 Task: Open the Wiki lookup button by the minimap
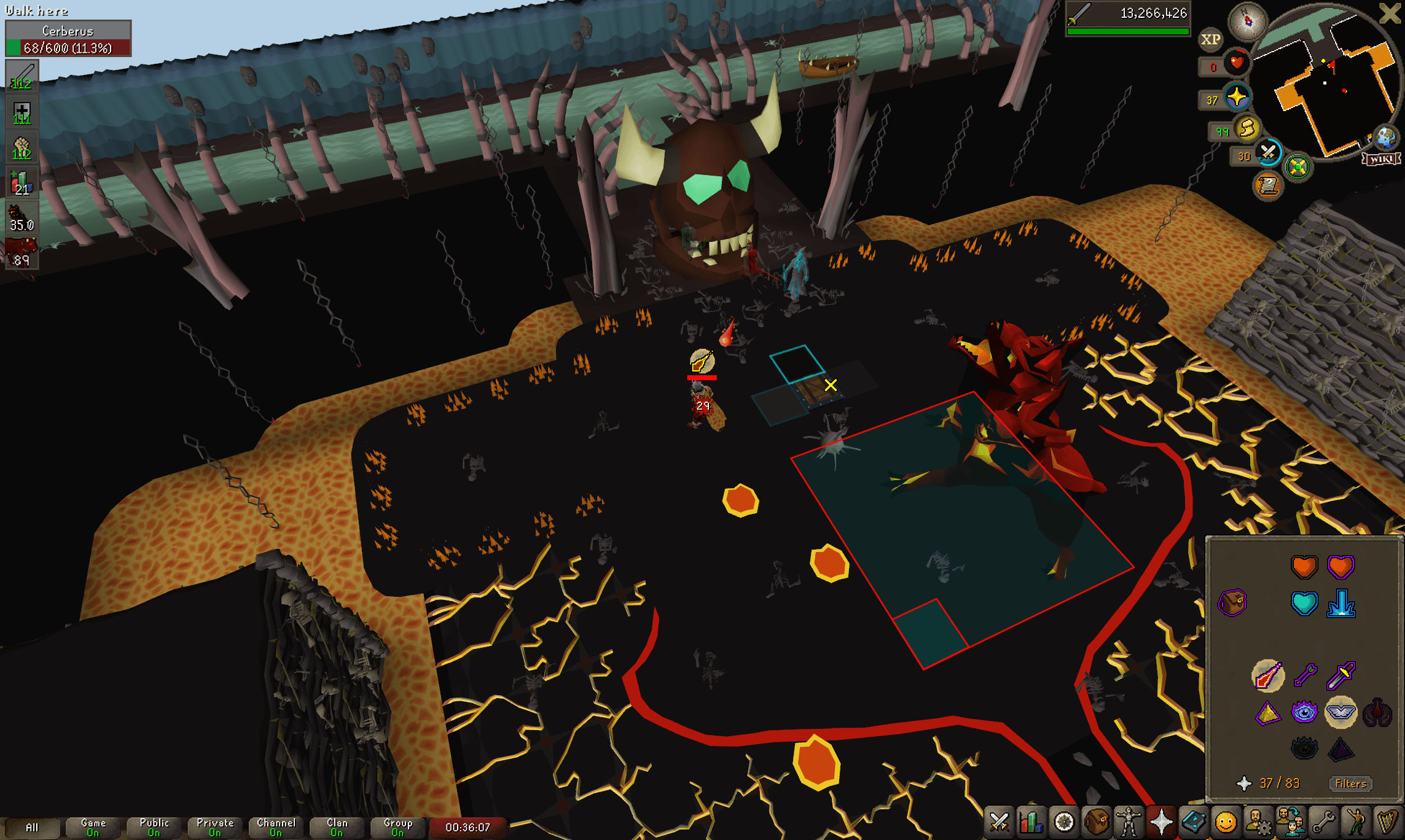[x=1380, y=158]
